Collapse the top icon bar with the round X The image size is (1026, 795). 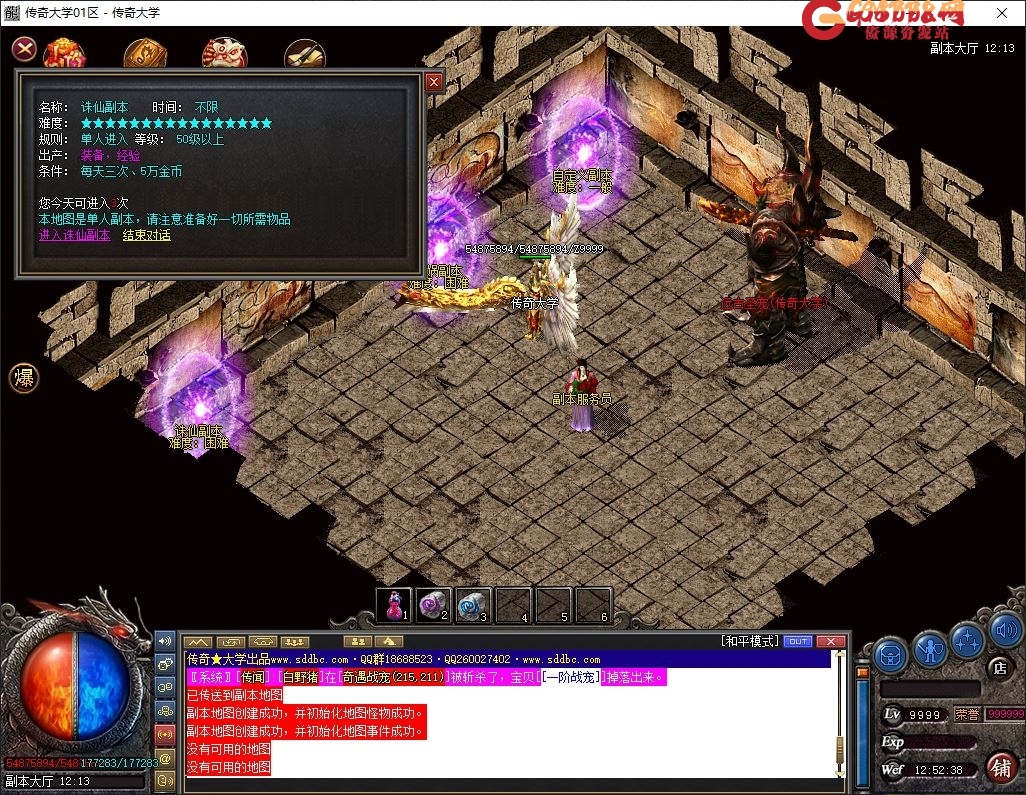tap(25, 49)
